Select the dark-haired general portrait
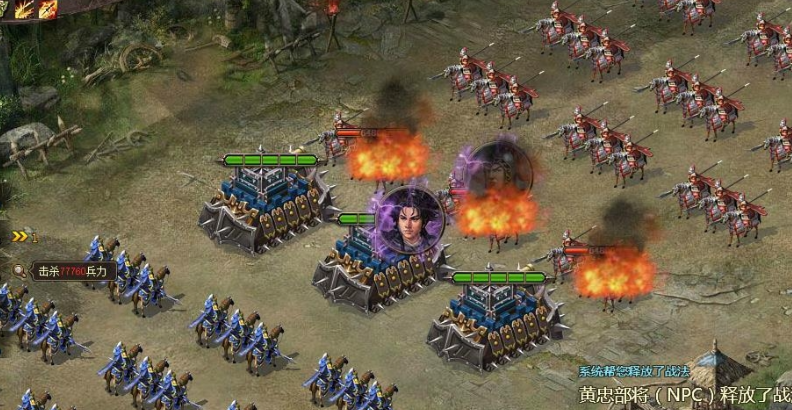792x410 pixels. pos(411,221)
